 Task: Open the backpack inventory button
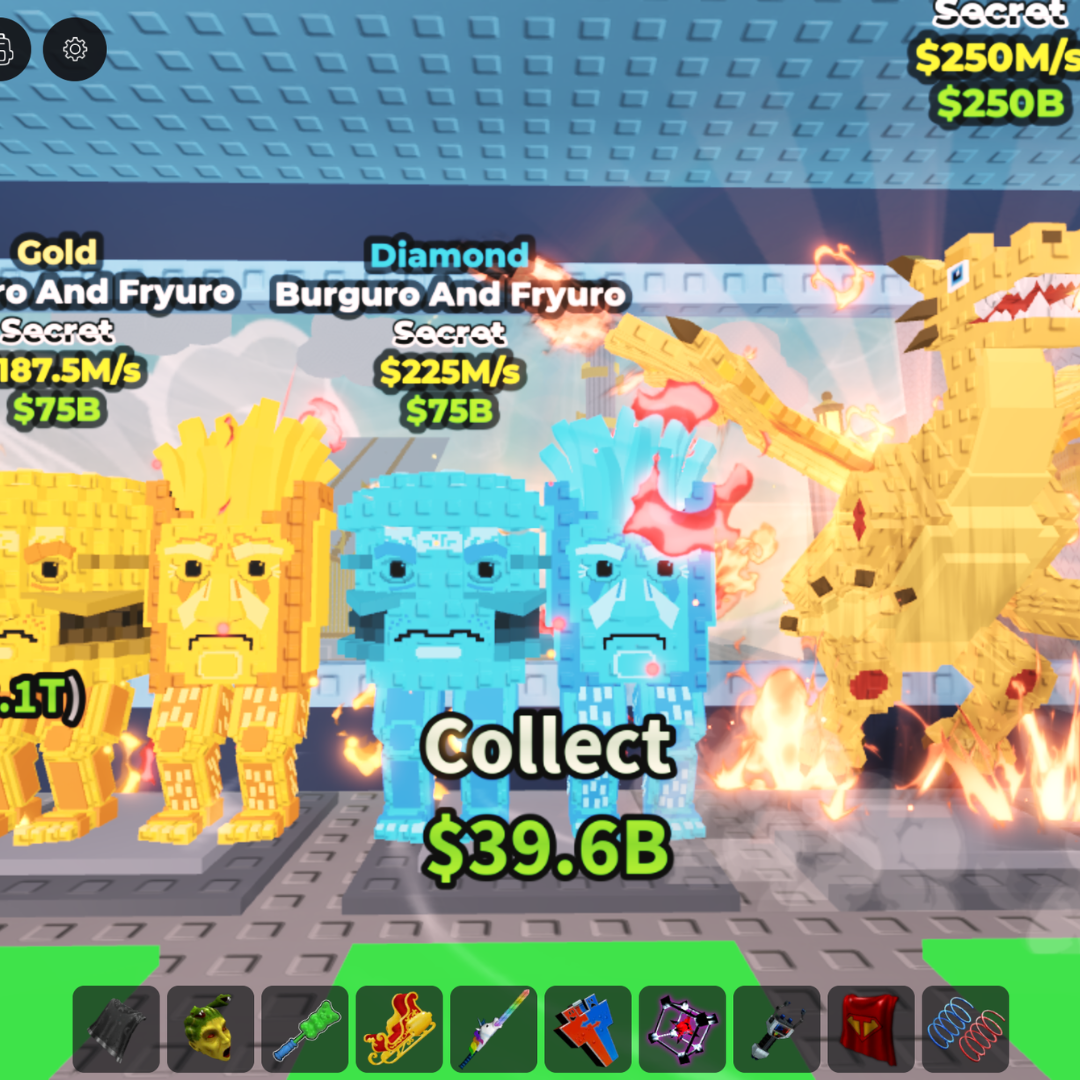pyautogui.click(x=8, y=48)
